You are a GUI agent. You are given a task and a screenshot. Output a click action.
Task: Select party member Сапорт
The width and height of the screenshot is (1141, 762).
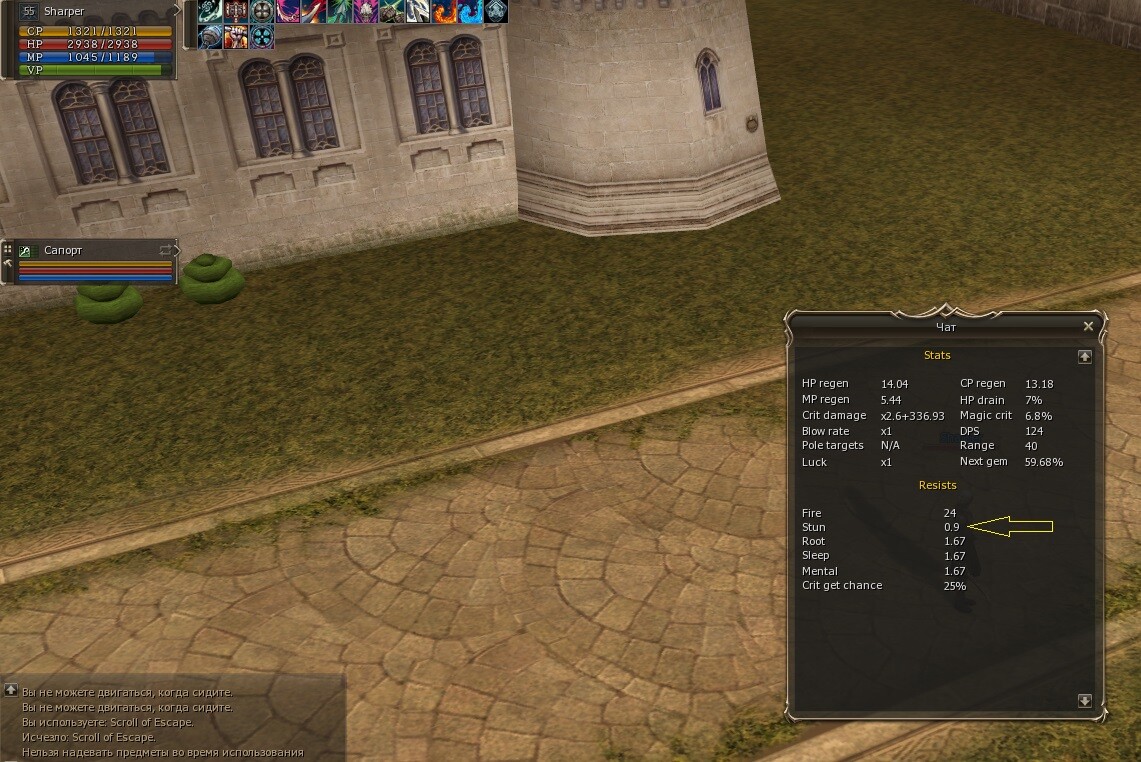pyautogui.click(x=63, y=250)
